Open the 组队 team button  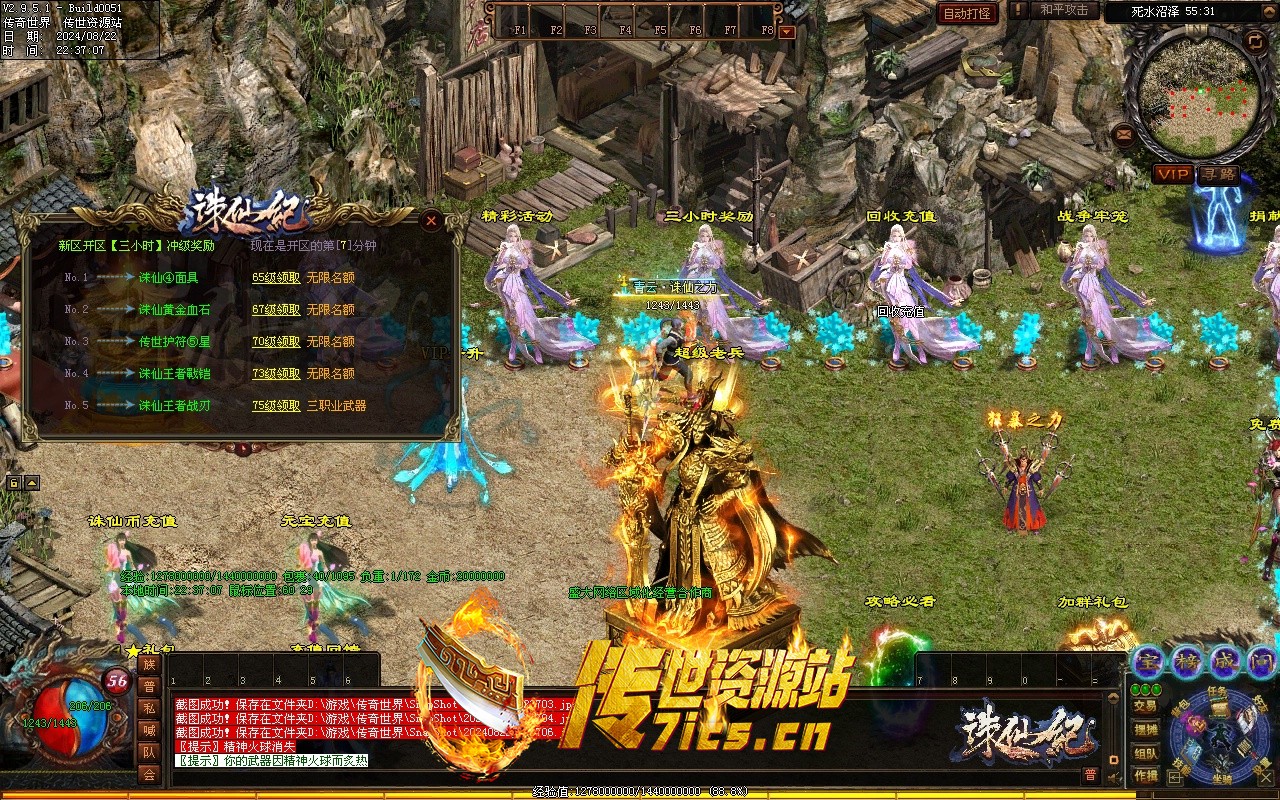(1145, 754)
